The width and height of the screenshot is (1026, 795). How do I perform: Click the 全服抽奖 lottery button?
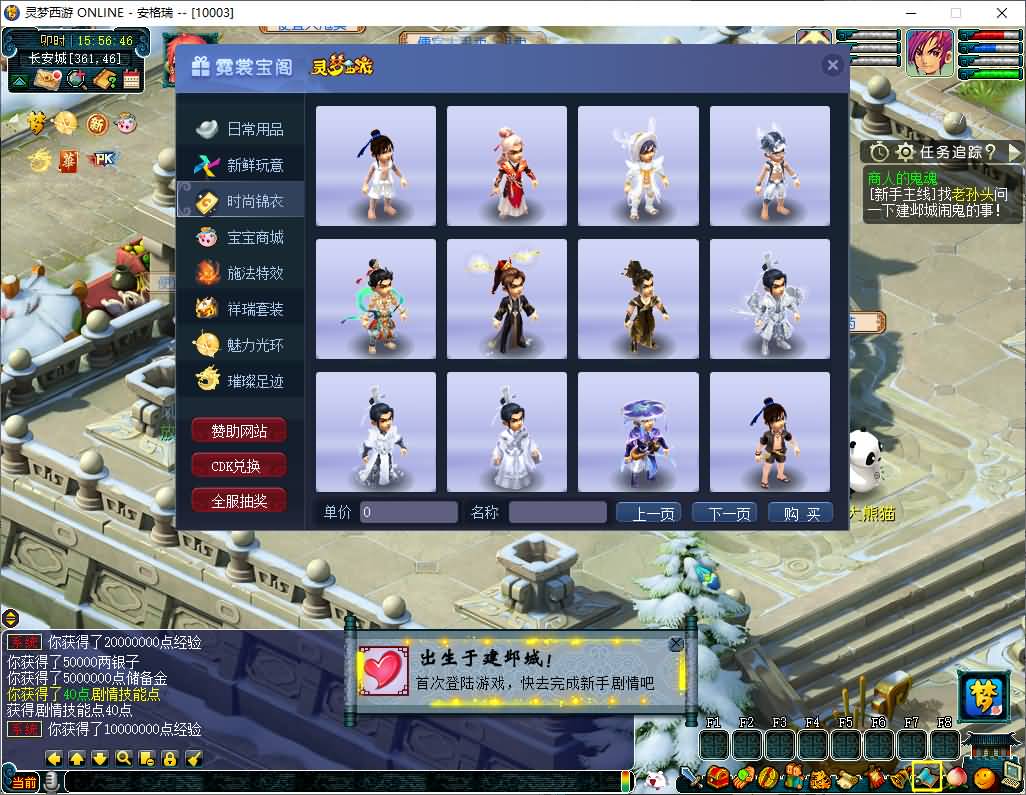(x=239, y=501)
